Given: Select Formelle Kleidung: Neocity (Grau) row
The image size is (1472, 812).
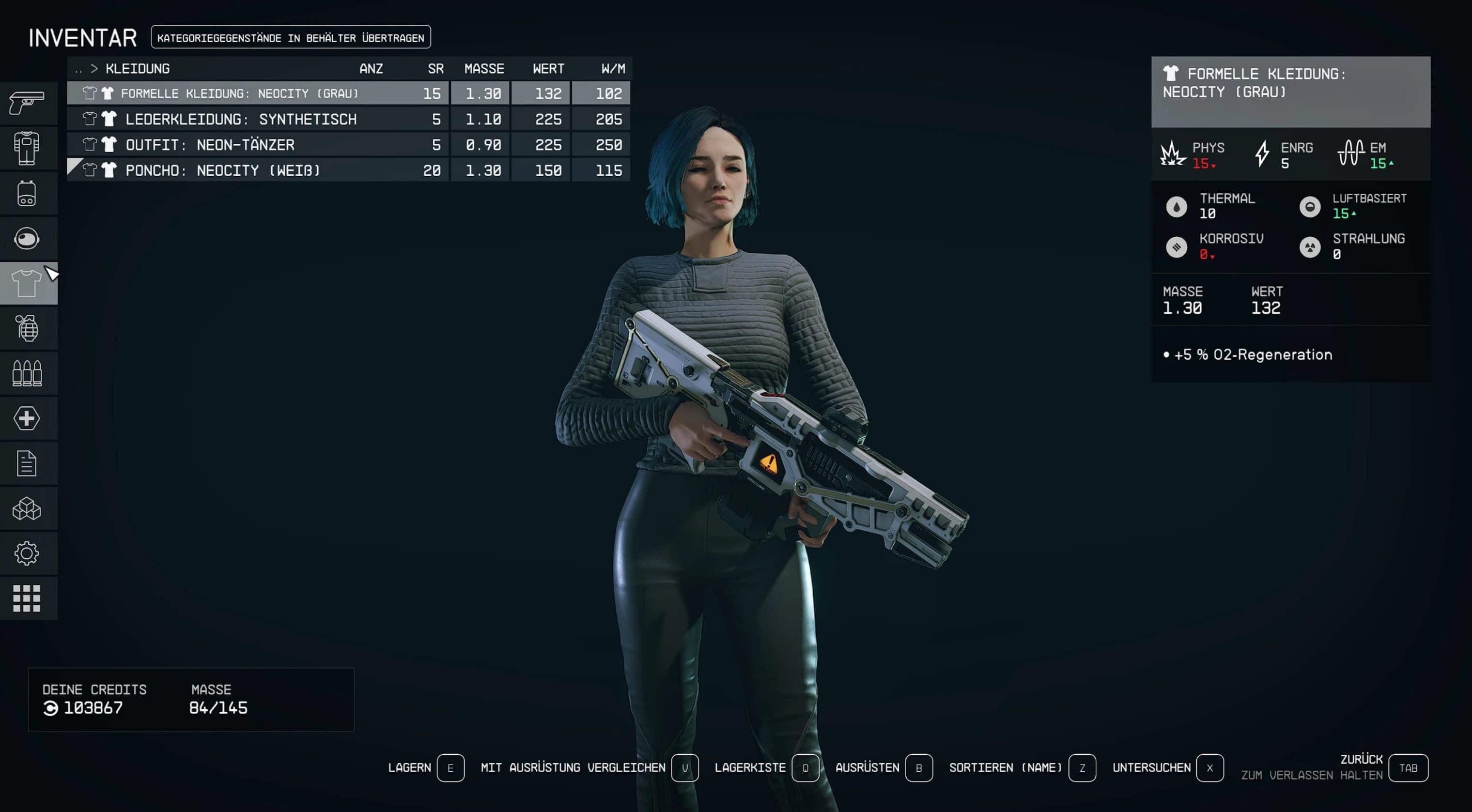Looking at the screenshot, I should (x=240, y=93).
